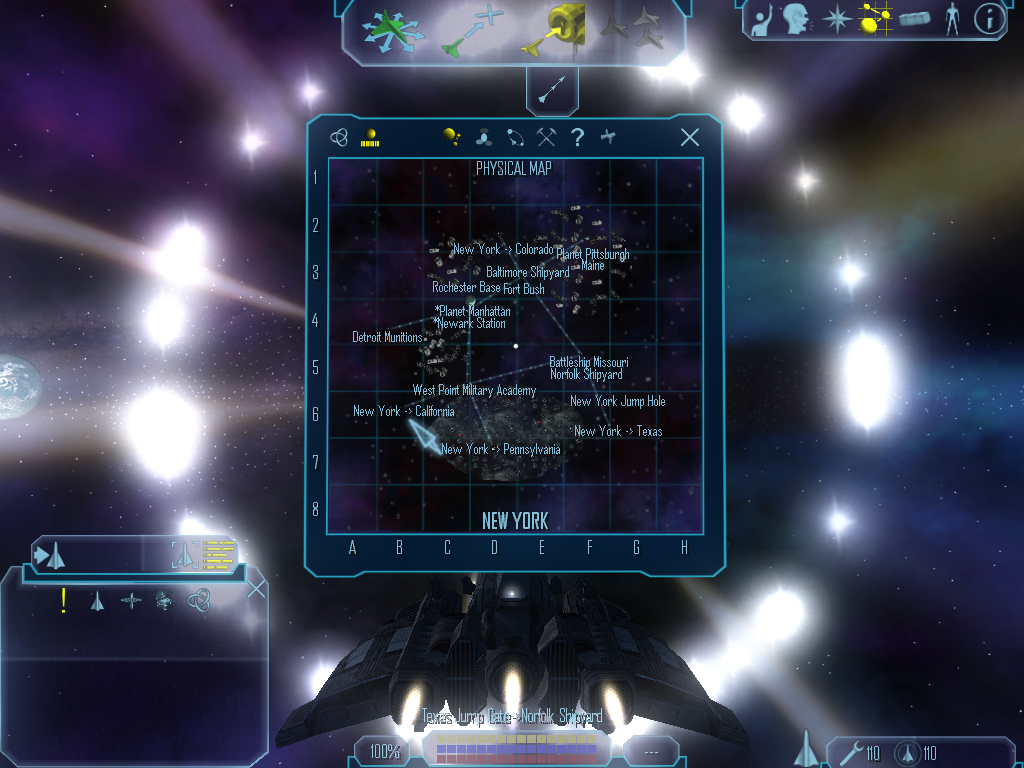Show the player status figure icon
This screenshot has height=768, width=1024.
[x=952, y=19]
